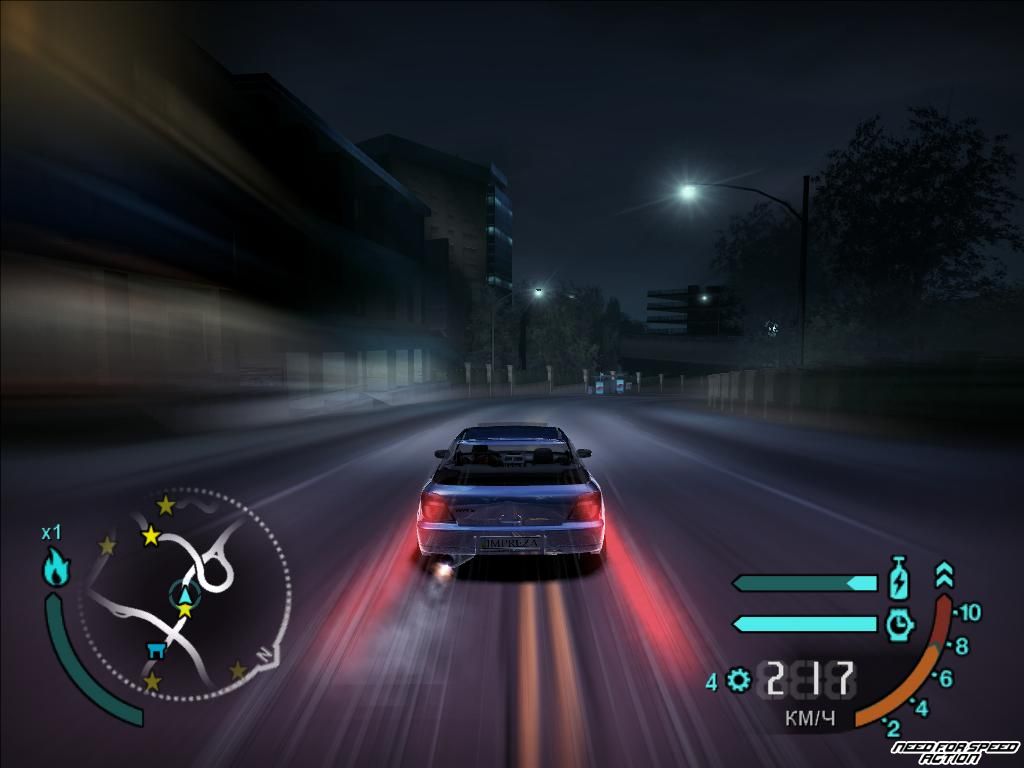Image resolution: width=1024 pixels, height=768 pixels.
Task: Click the gear cog icon
Action: 739,681
